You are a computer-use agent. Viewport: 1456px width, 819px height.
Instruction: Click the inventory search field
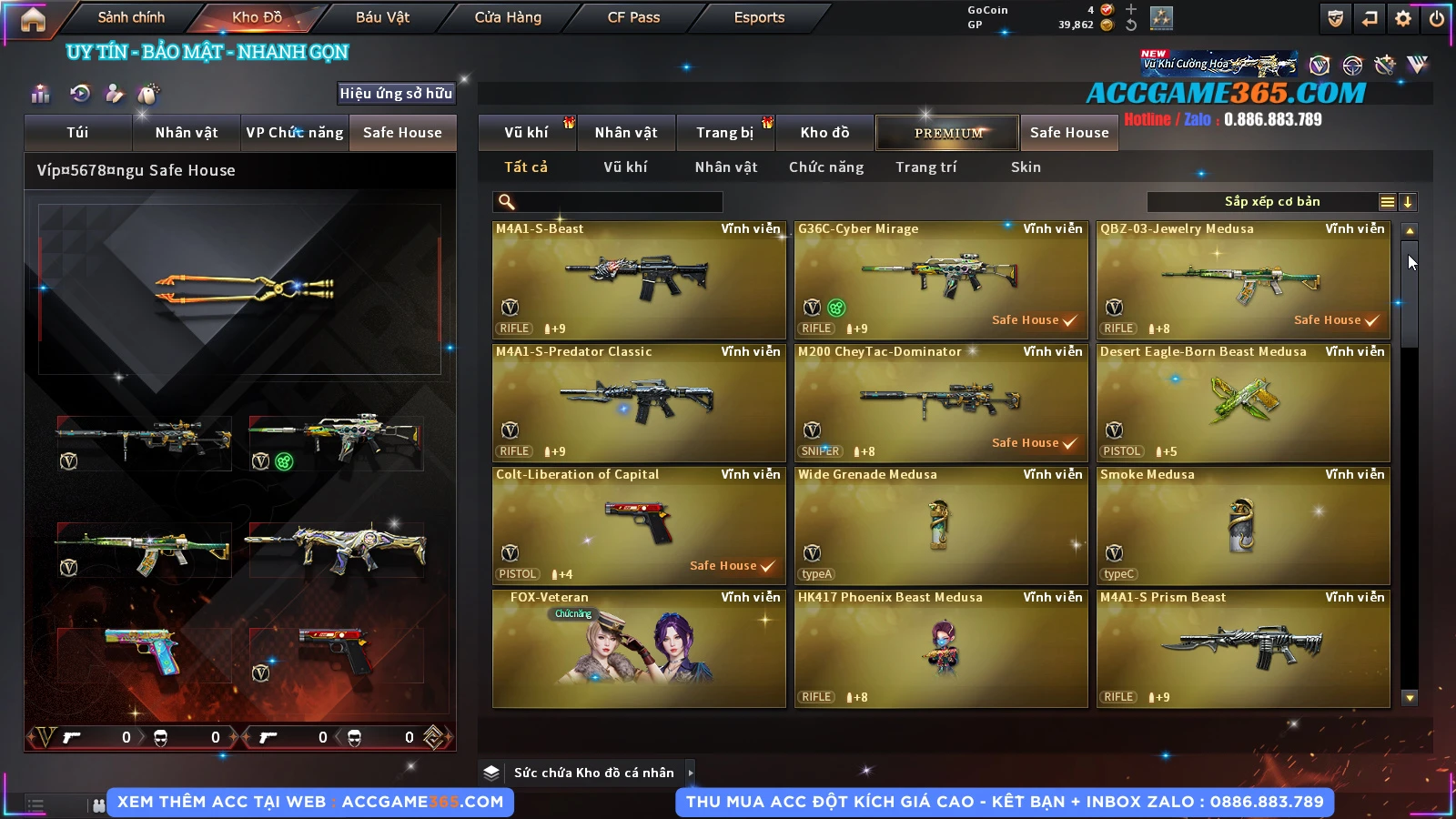coord(608,202)
